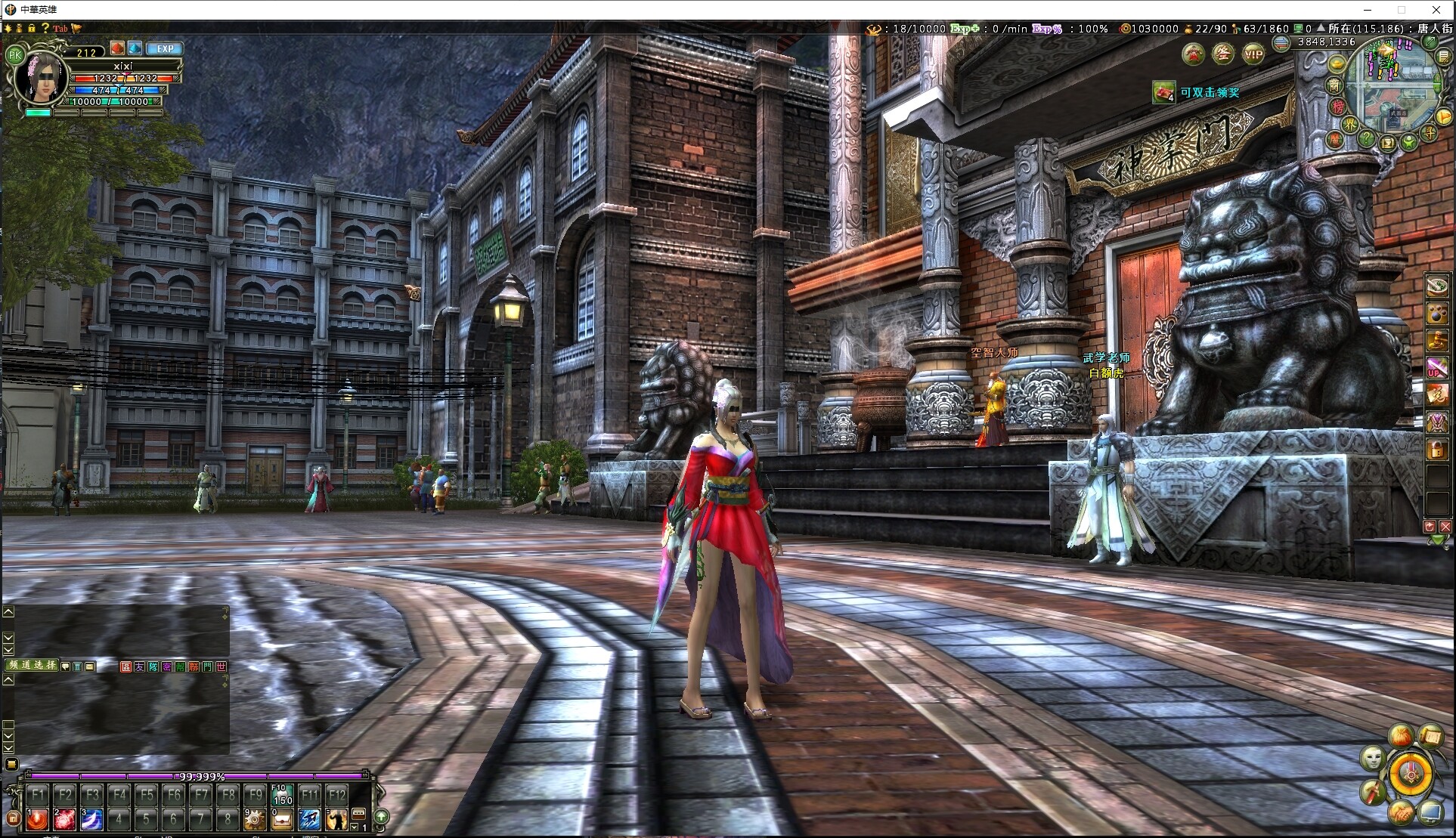This screenshot has height=838, width=1456.
Task: Click the green collapse arrow below the sidebar
Action: [1437, 540]
